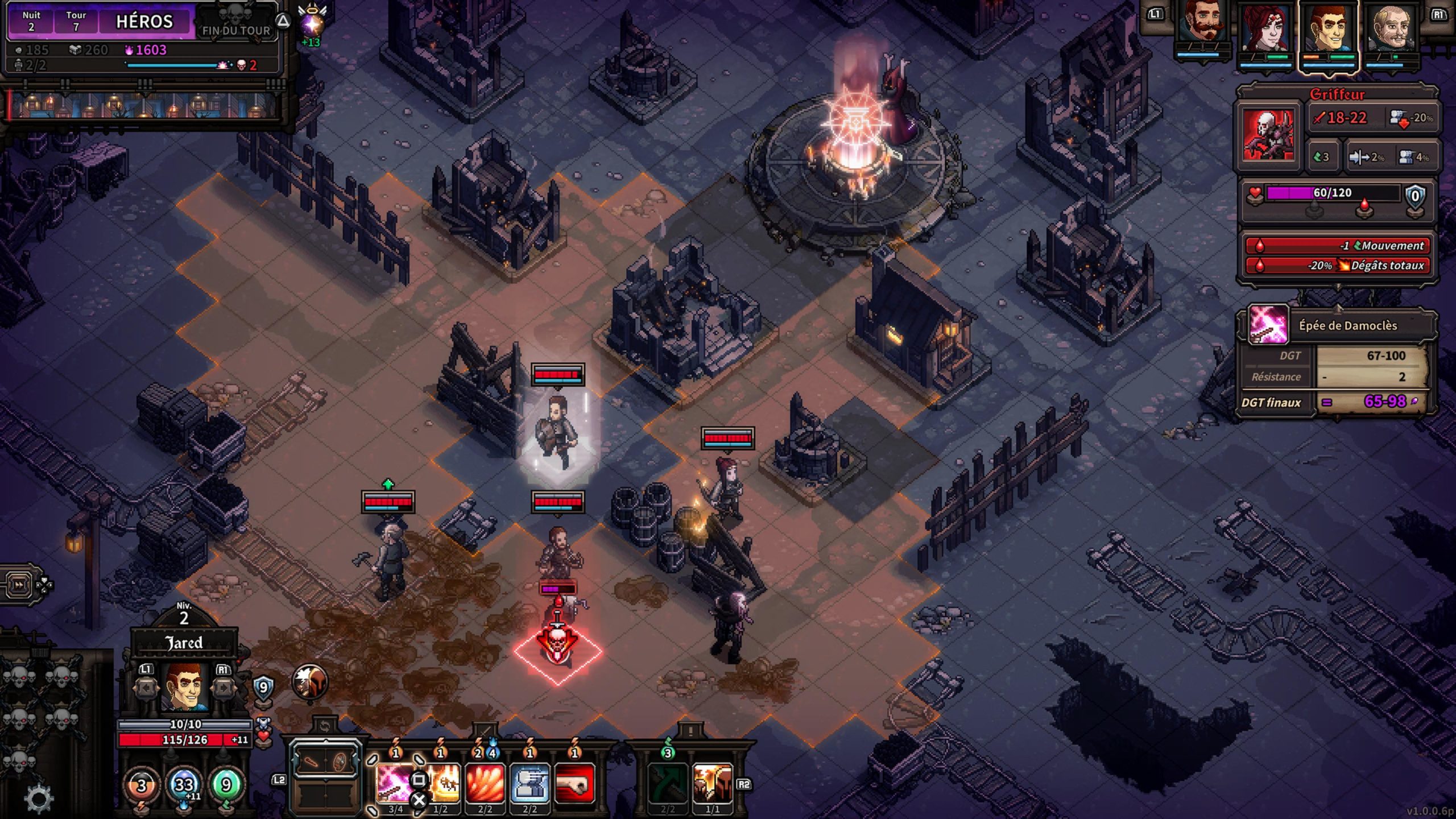
Task: Select the active weapon set slot
Action: tap(325, 762)
